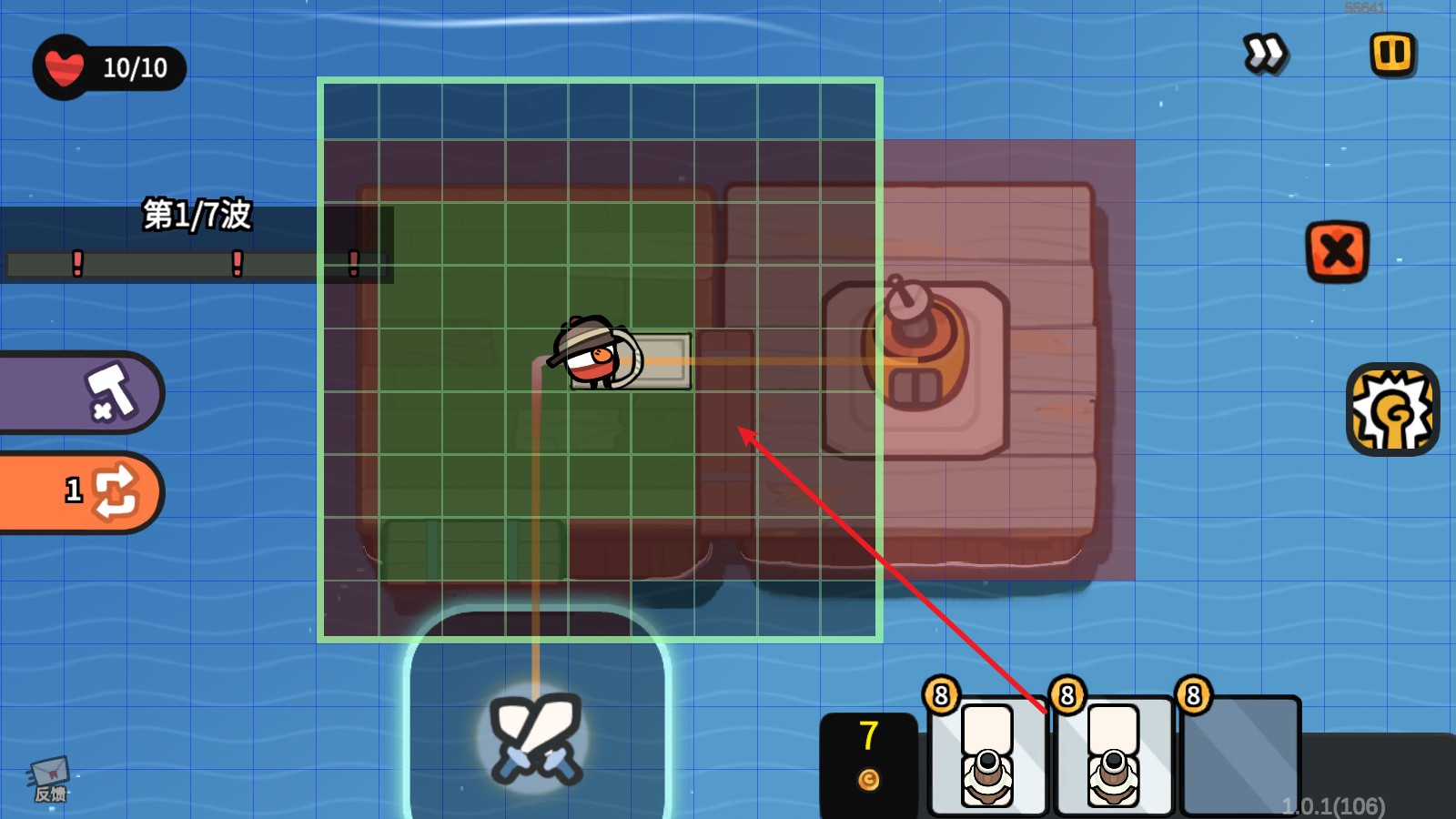
Task: Close placement with the red X button
Action: click(1337, 251)
